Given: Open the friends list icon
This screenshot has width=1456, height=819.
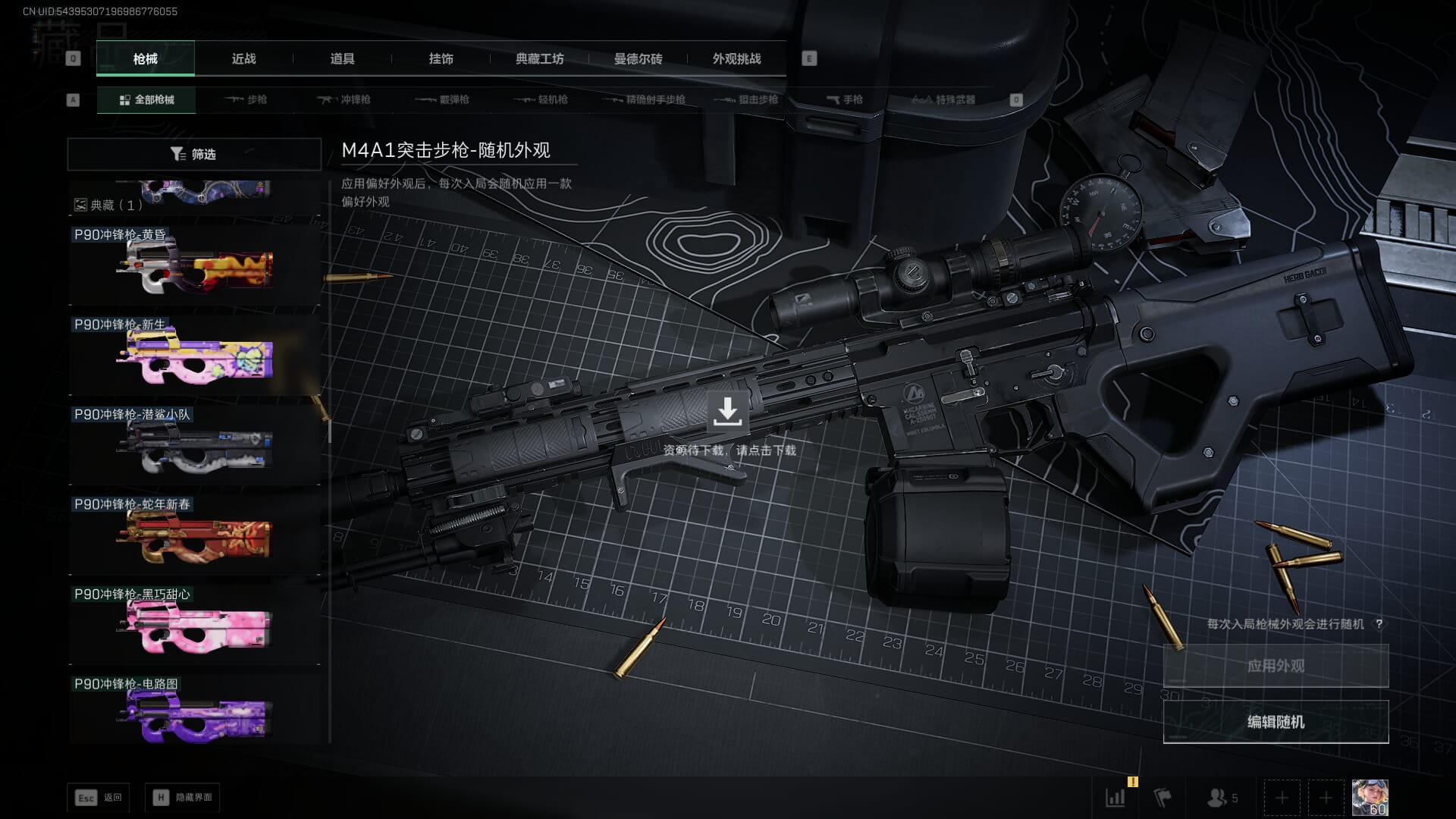Looking at the screenshot, I should coord(1221,798).
